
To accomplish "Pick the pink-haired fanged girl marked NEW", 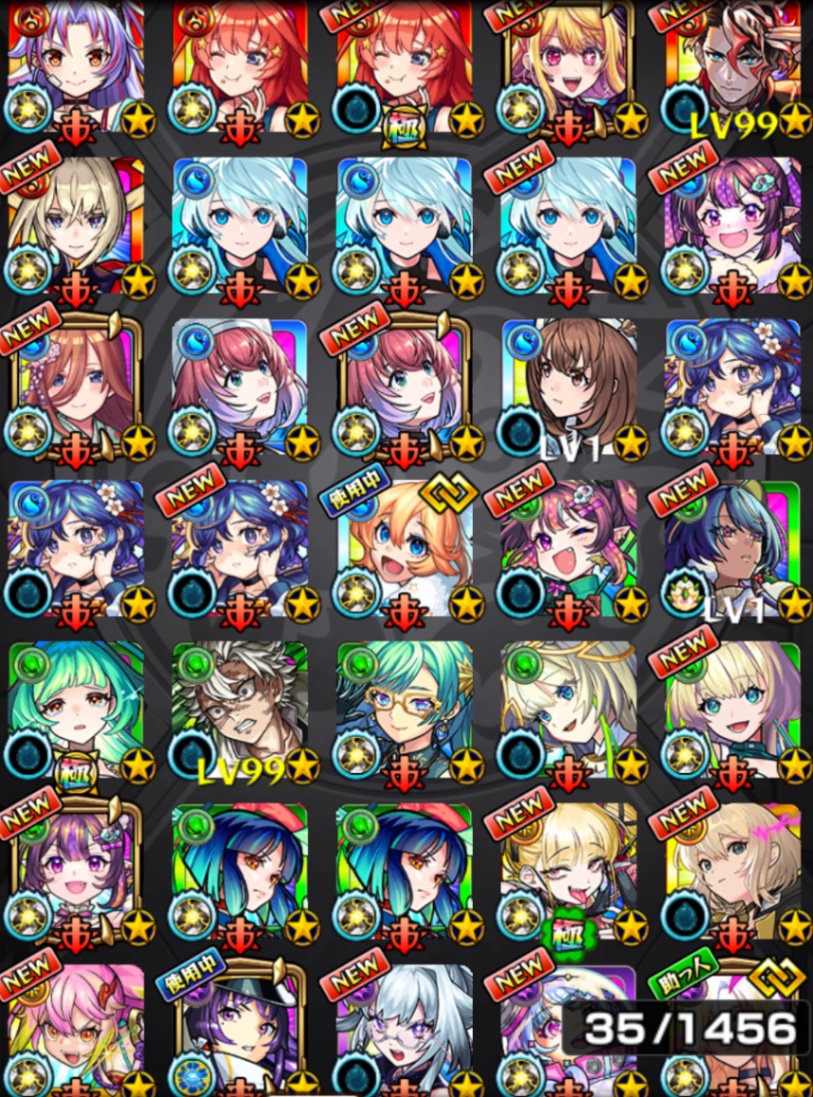I will point(76,1030).
